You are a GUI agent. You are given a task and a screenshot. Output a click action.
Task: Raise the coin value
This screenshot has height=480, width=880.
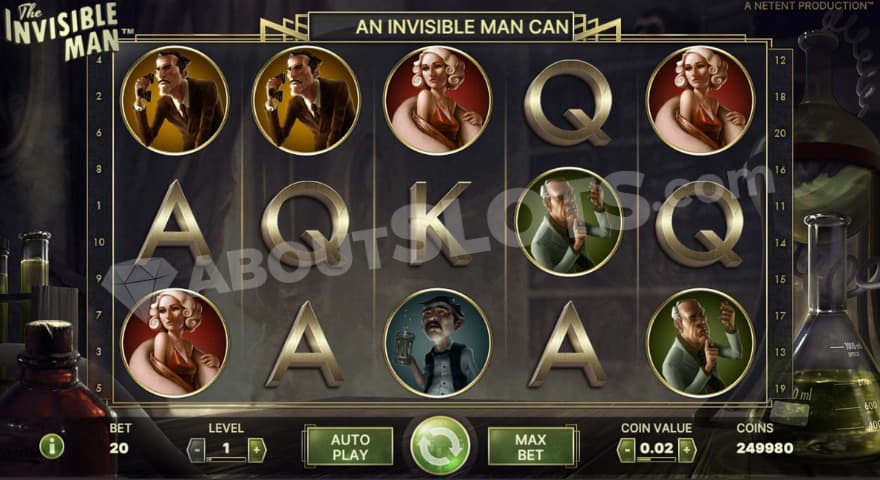687,449
